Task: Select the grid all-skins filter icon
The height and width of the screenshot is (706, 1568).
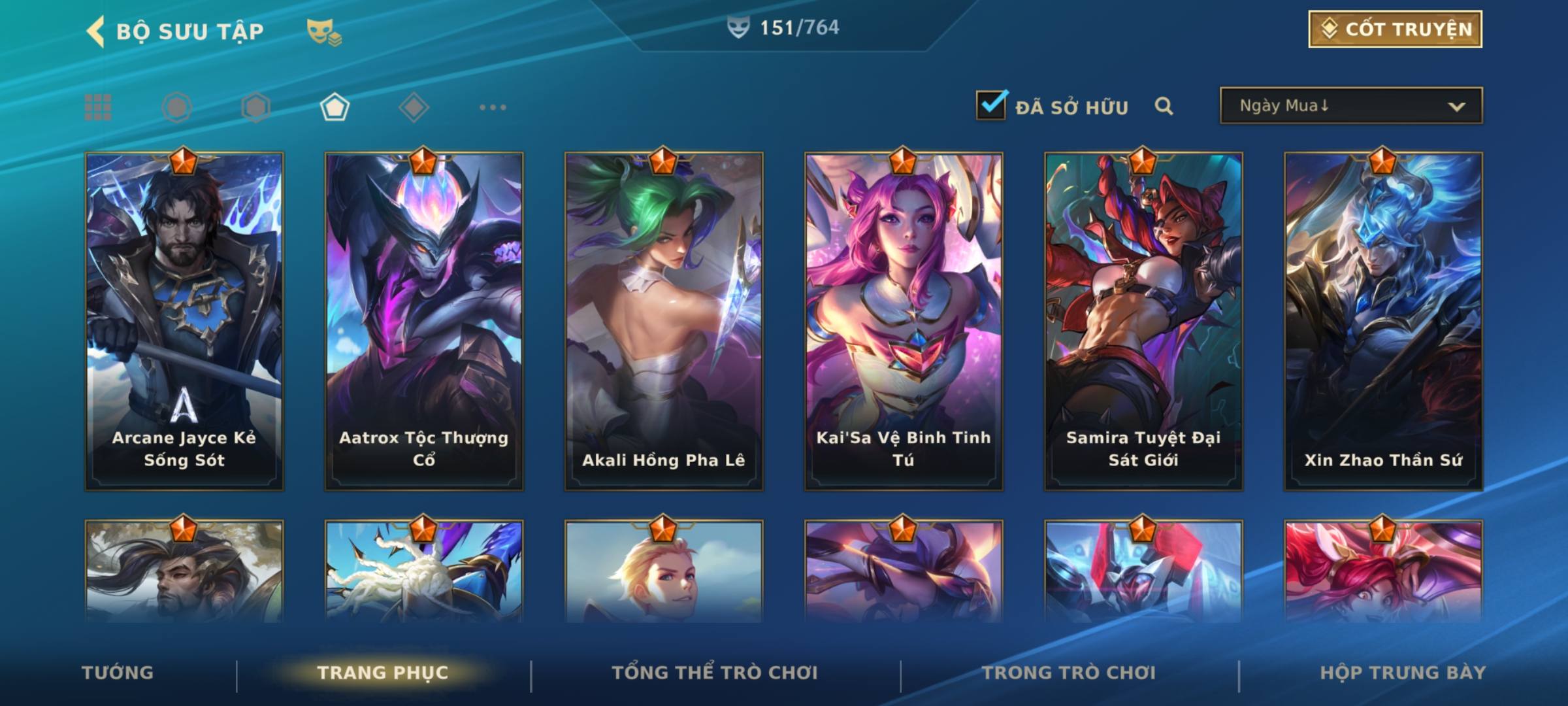Action: click(x=98, y=107)
